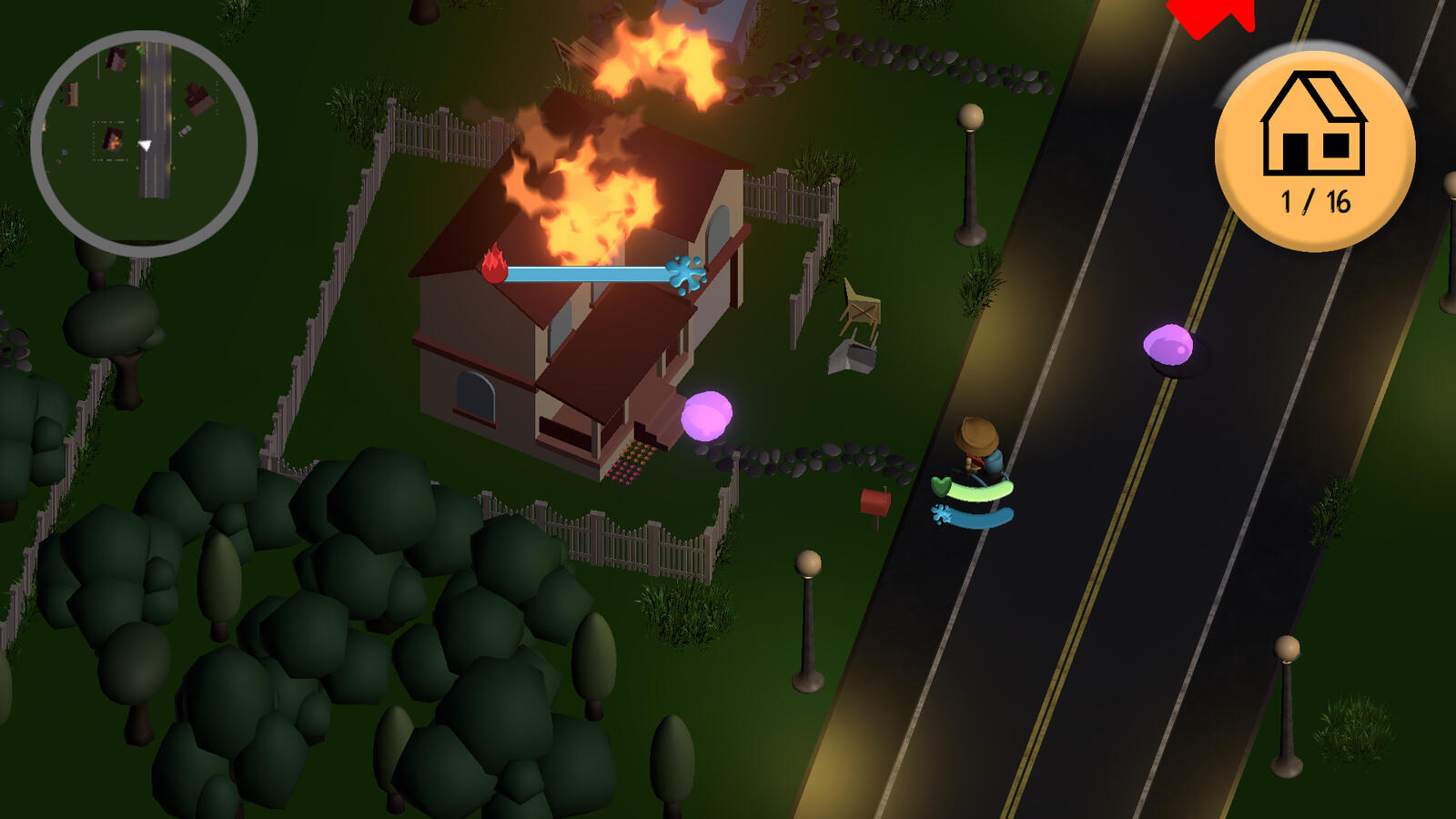Click the circular minimap

click(144, 144)
